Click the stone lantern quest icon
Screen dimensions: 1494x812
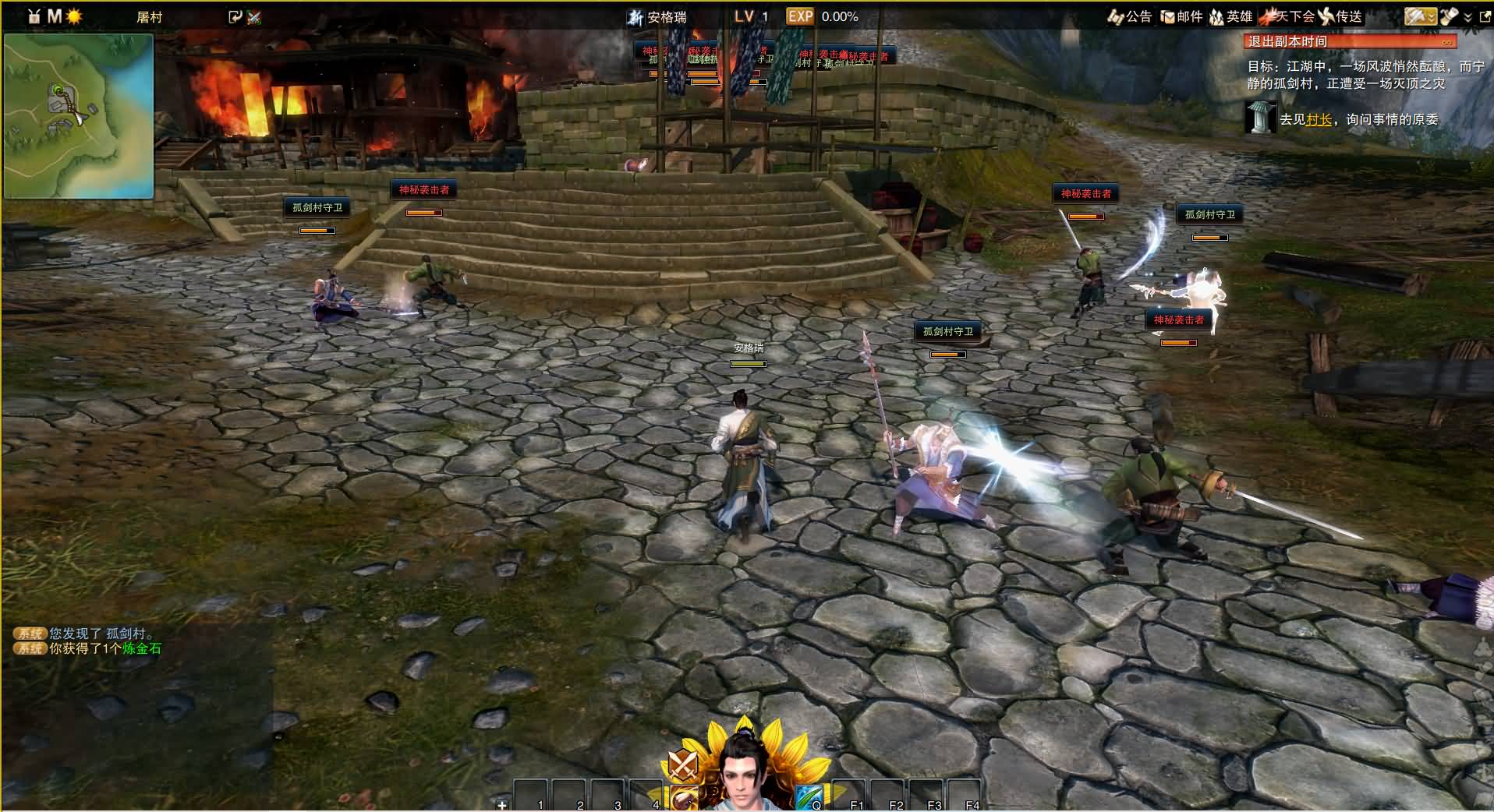(1259, 118)
